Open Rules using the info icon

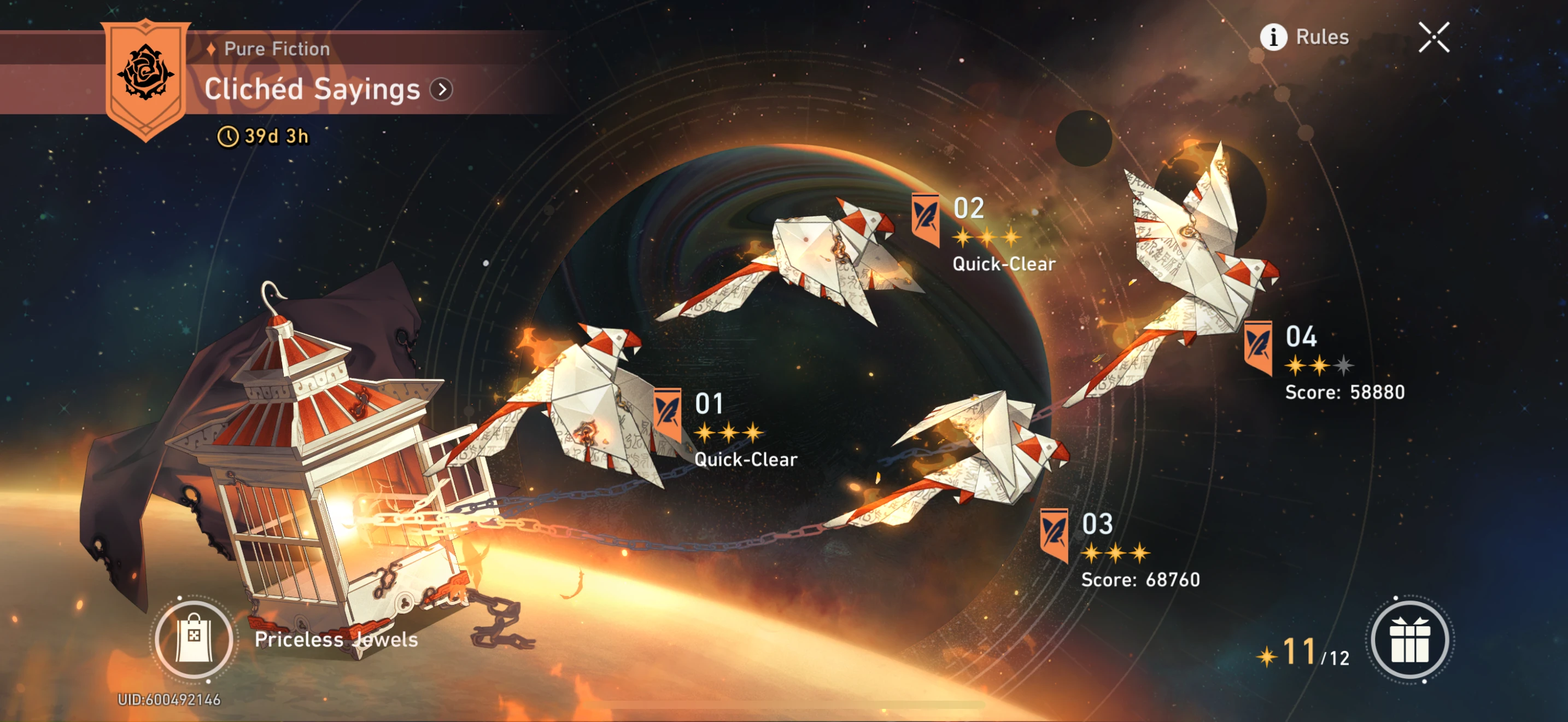pyautogui.click(x=1274, y=37)
